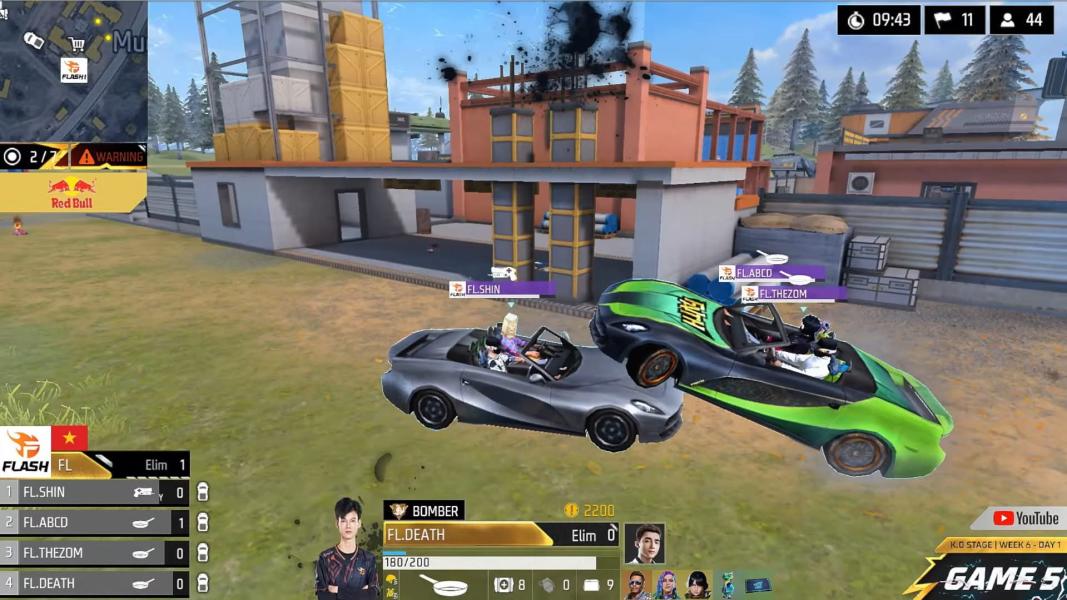This screenshot has height=600, width=1067.
Task: Click FL.DEATH's player portrait photo
Action: (x=347, y=549)
